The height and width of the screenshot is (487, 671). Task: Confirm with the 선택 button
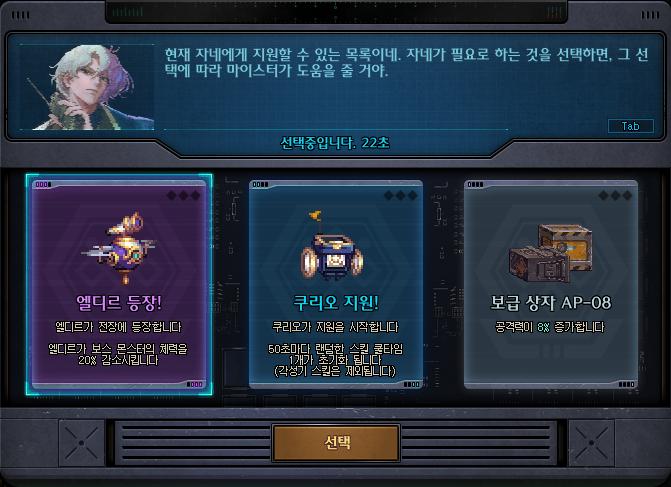click(x=336, y=443)
